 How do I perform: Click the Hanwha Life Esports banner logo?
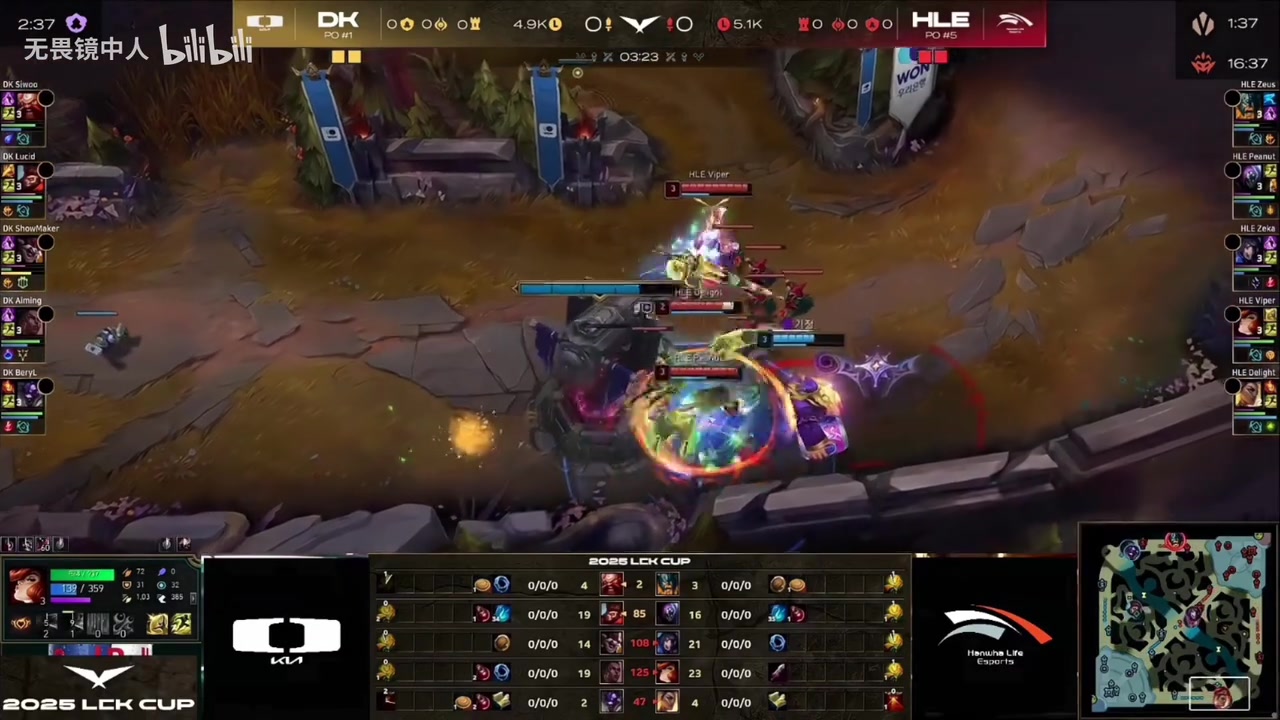(995, 634)
